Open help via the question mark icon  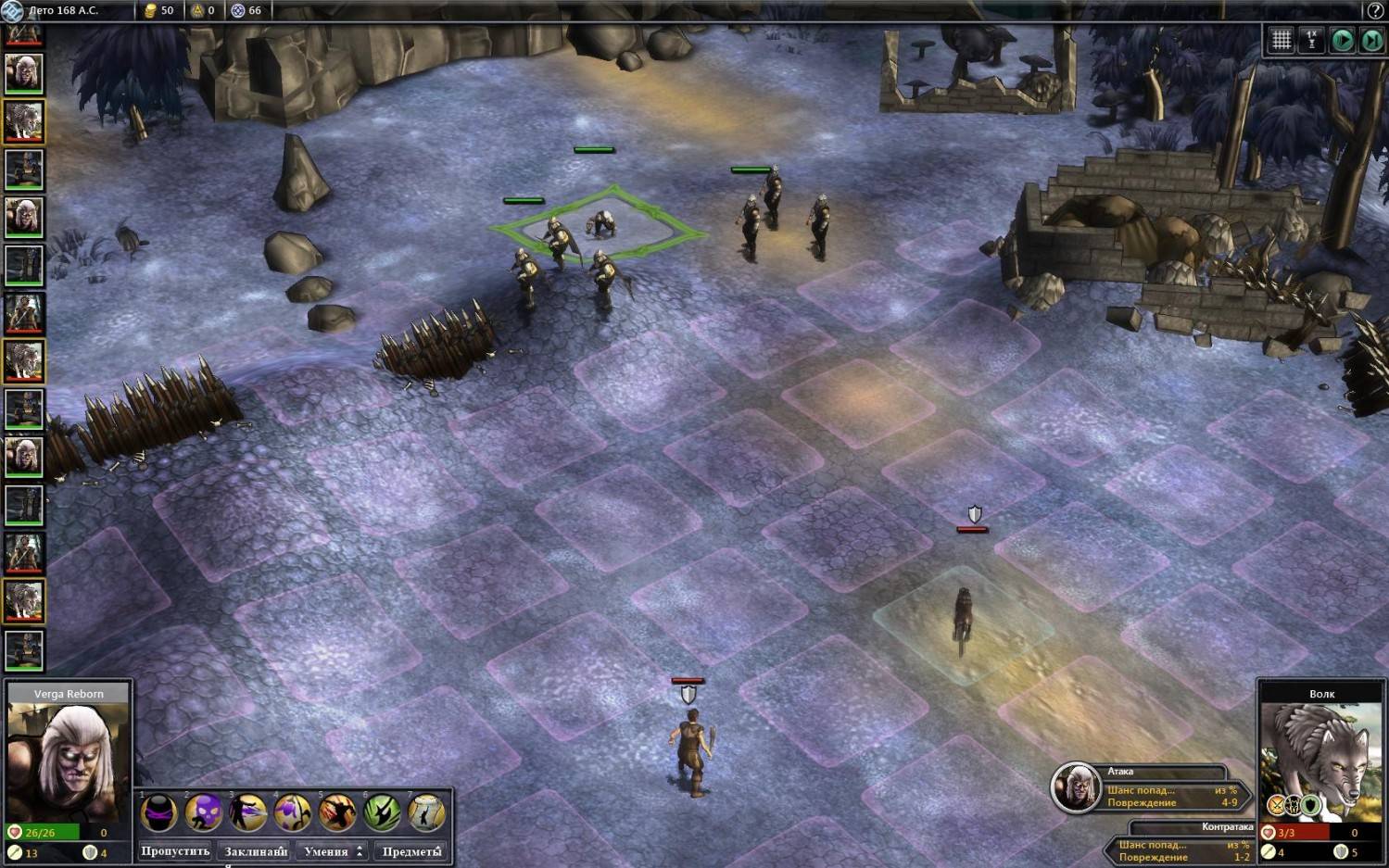tap(1375, 10)
